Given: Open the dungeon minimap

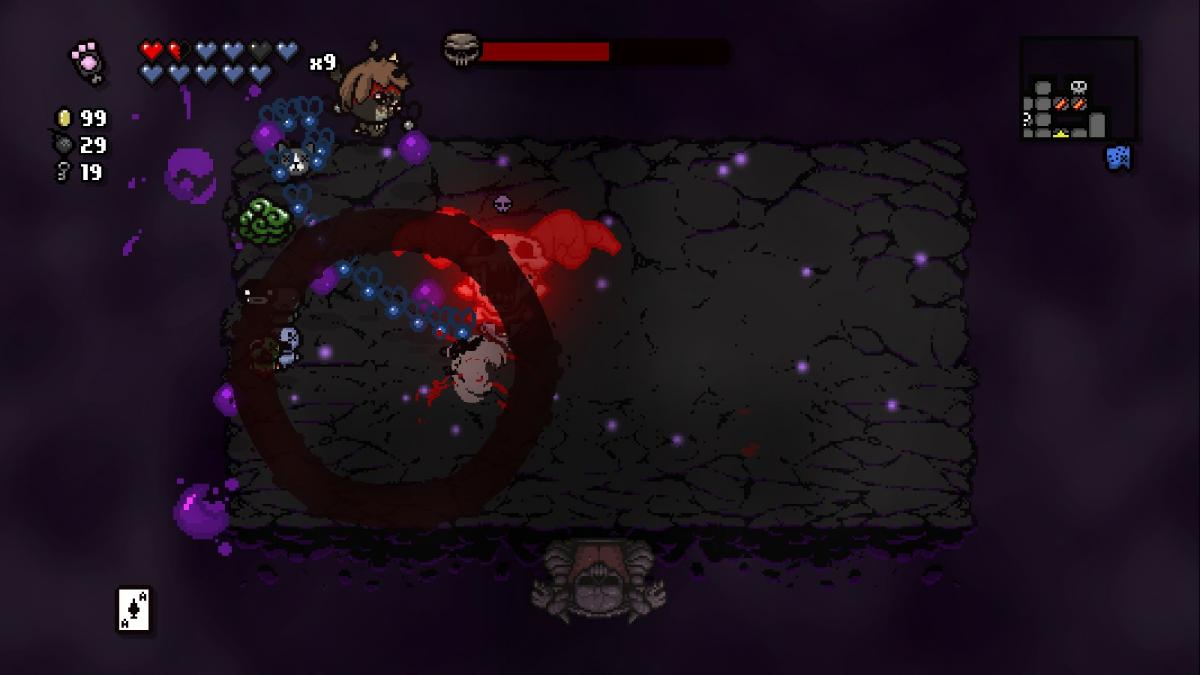Looking at the screenshot, I should pyautogui.click(x=1078, y=89).
